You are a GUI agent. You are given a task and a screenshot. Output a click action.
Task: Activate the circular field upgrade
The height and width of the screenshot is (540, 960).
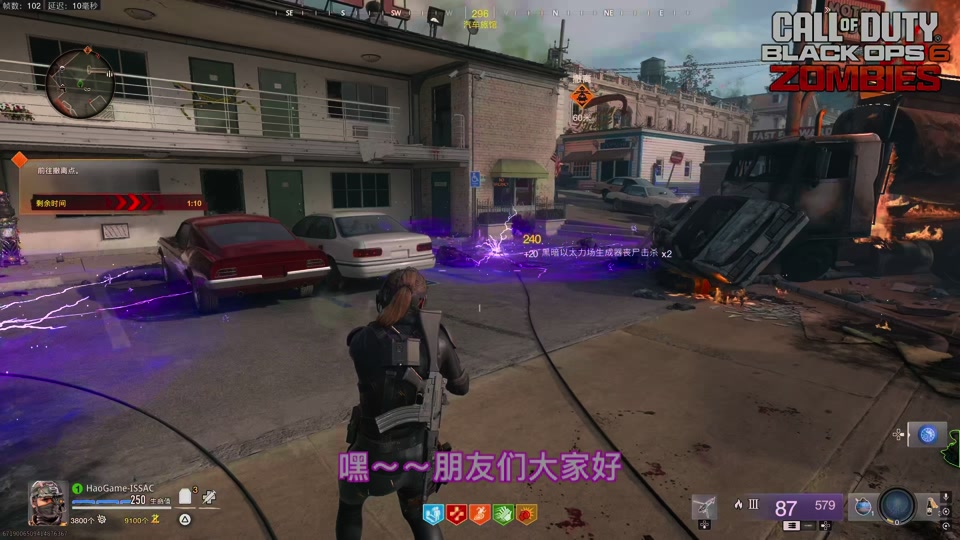tap(897, 505)
